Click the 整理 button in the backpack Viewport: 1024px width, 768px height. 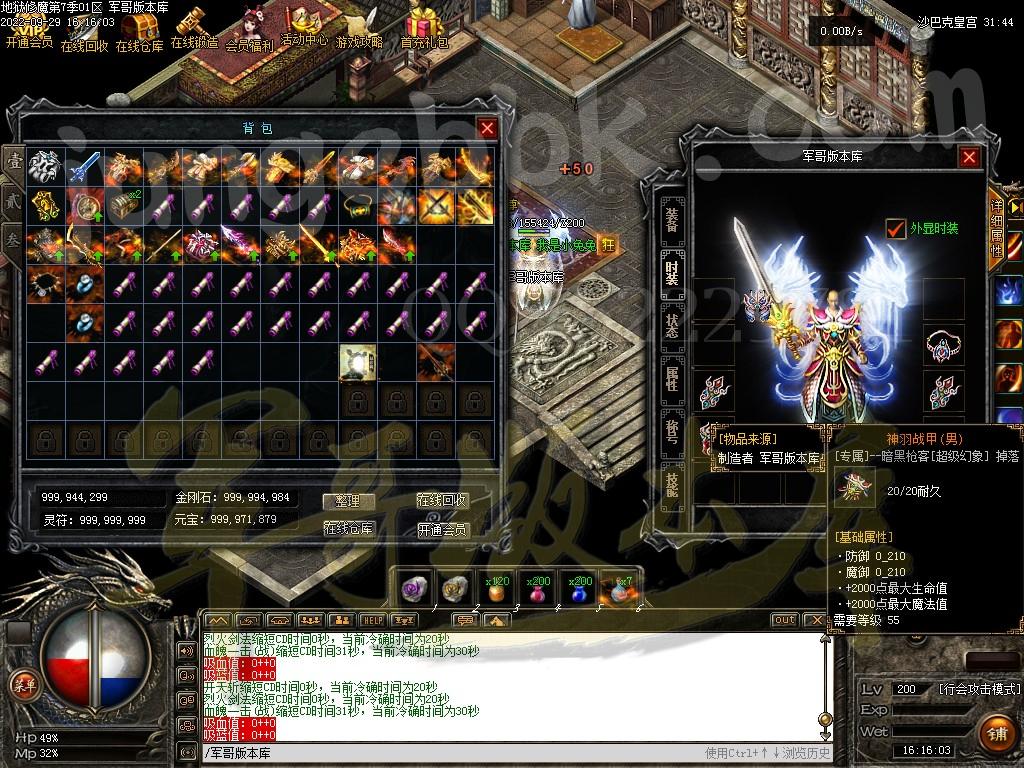point(348,501)
